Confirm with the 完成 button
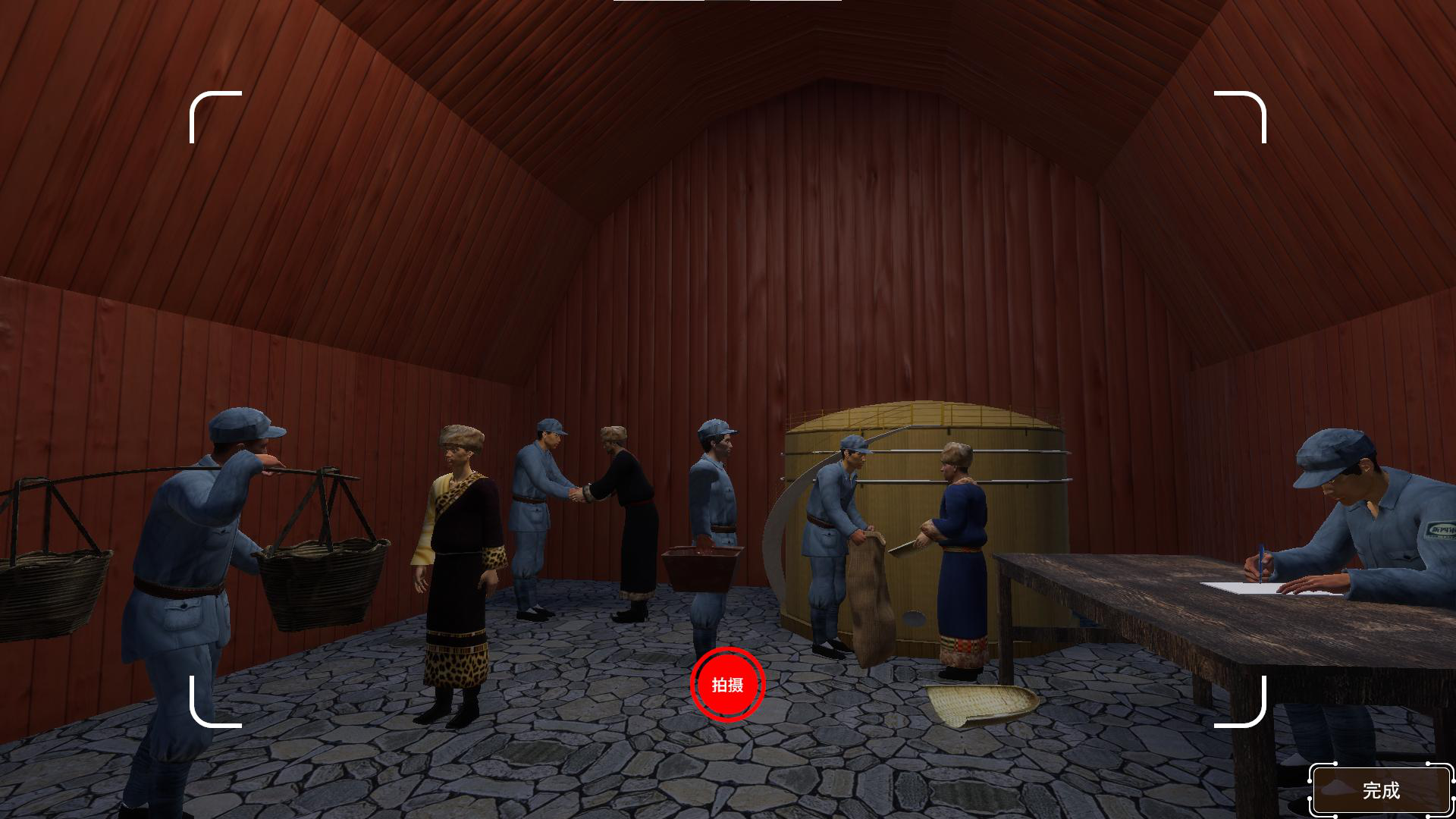The image size is (1456, 819). (1381, 790)
